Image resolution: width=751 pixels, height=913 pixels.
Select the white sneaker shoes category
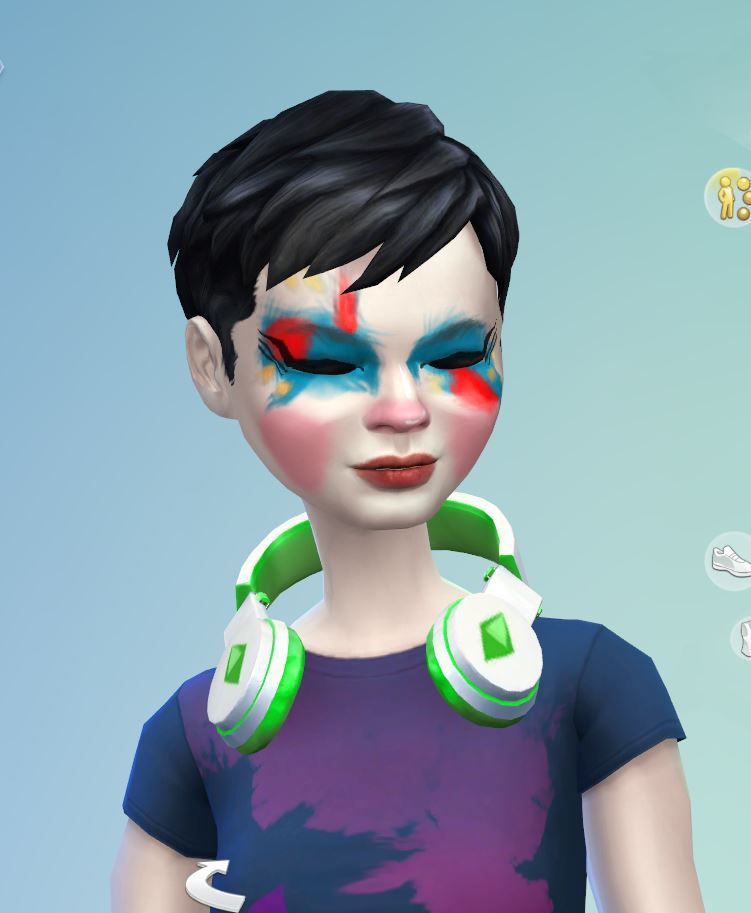(x=731, y=558)
